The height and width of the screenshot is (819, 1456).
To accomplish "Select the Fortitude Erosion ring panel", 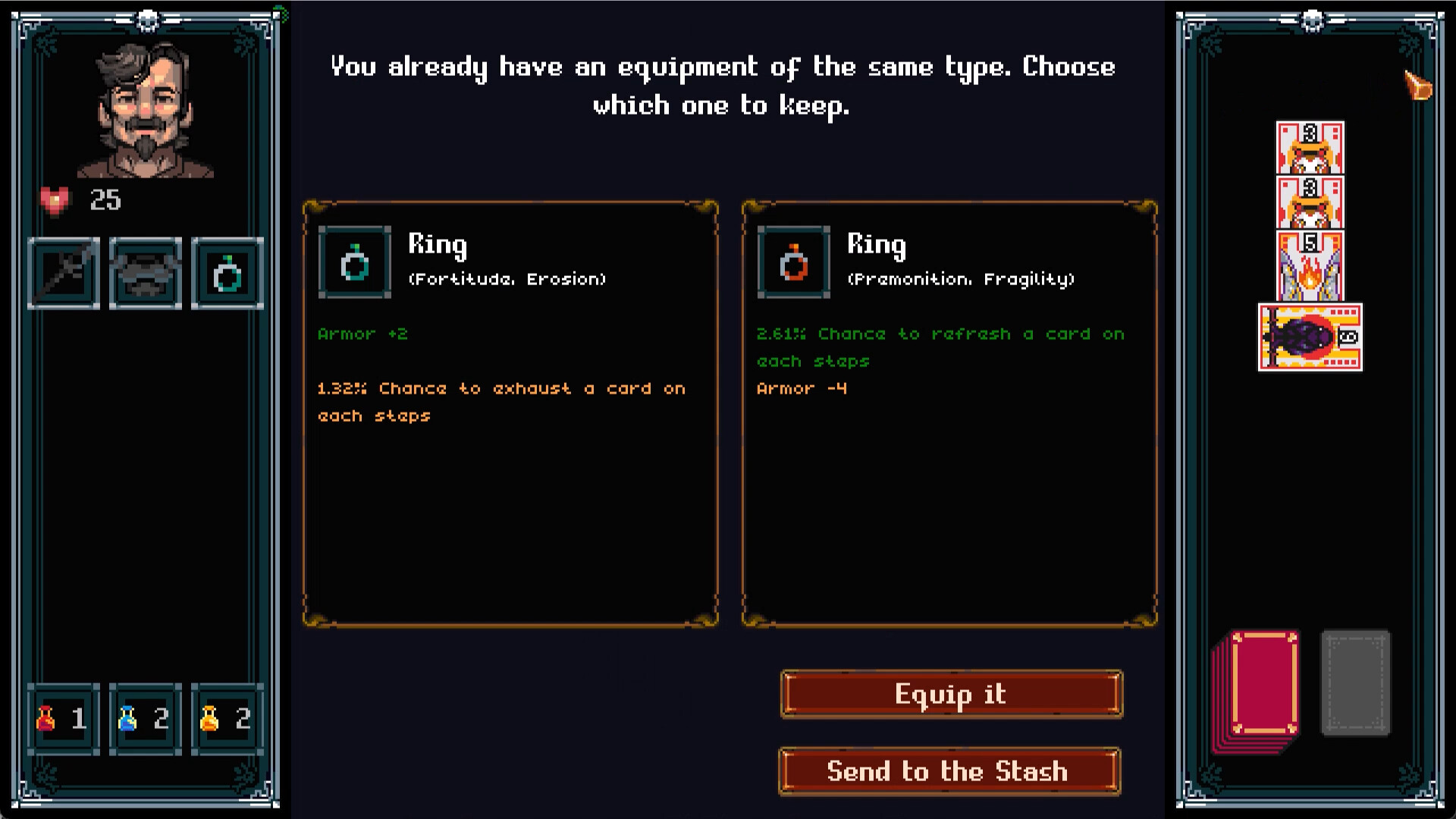I will (x=511, y=413).
